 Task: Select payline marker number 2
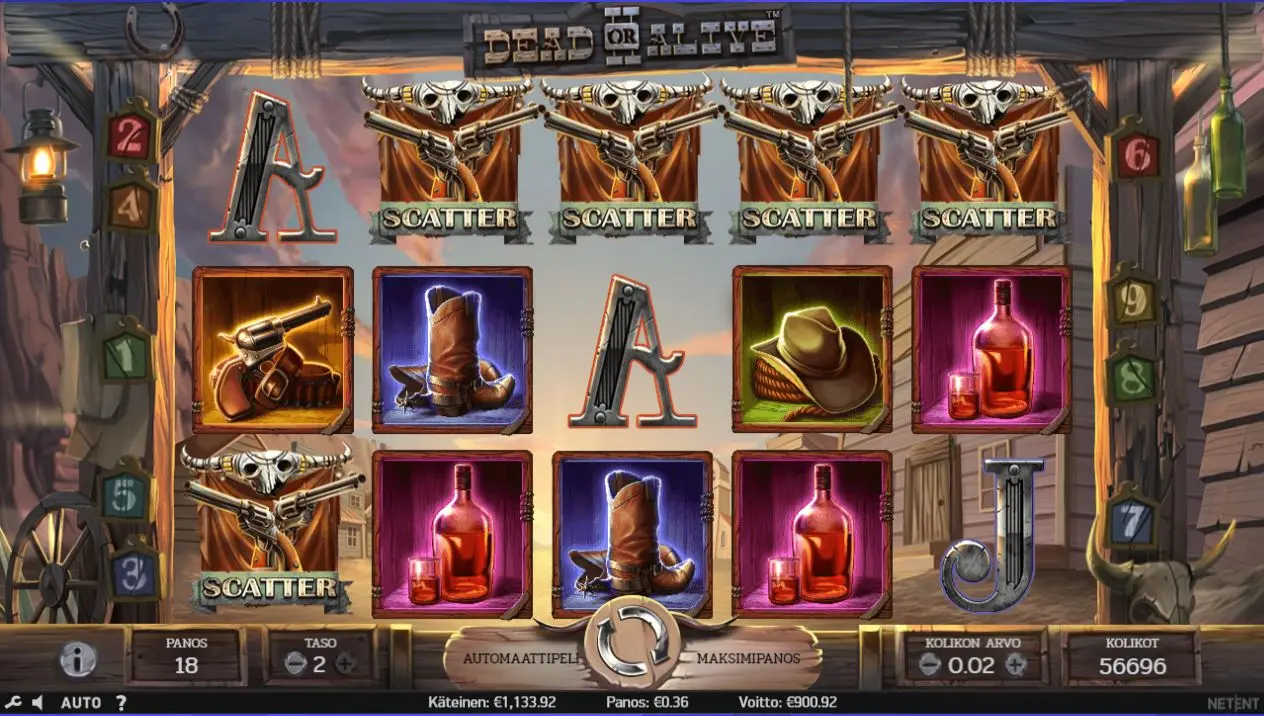(131, 137)
